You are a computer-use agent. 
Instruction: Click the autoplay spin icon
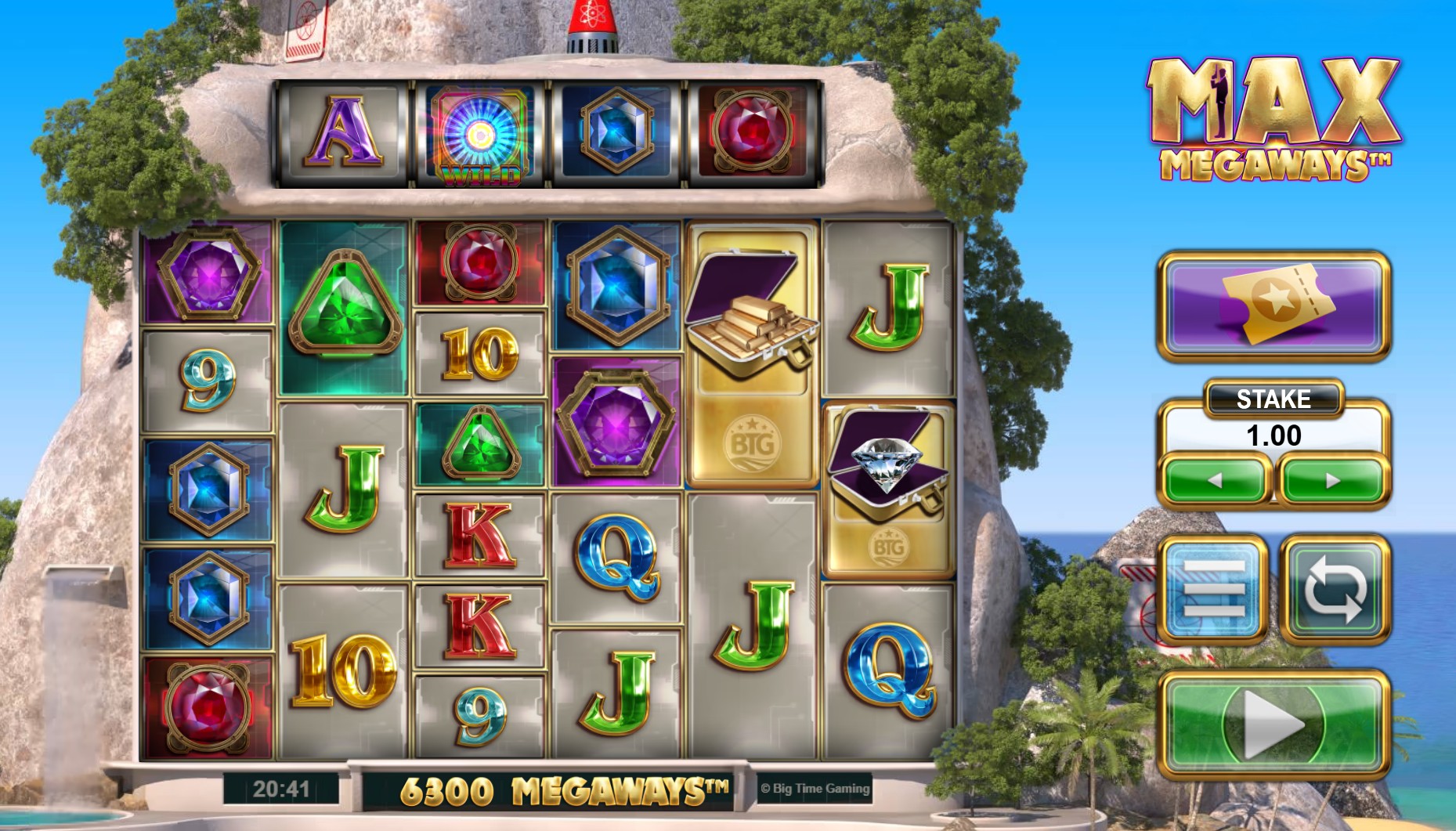pos(1334,589)
